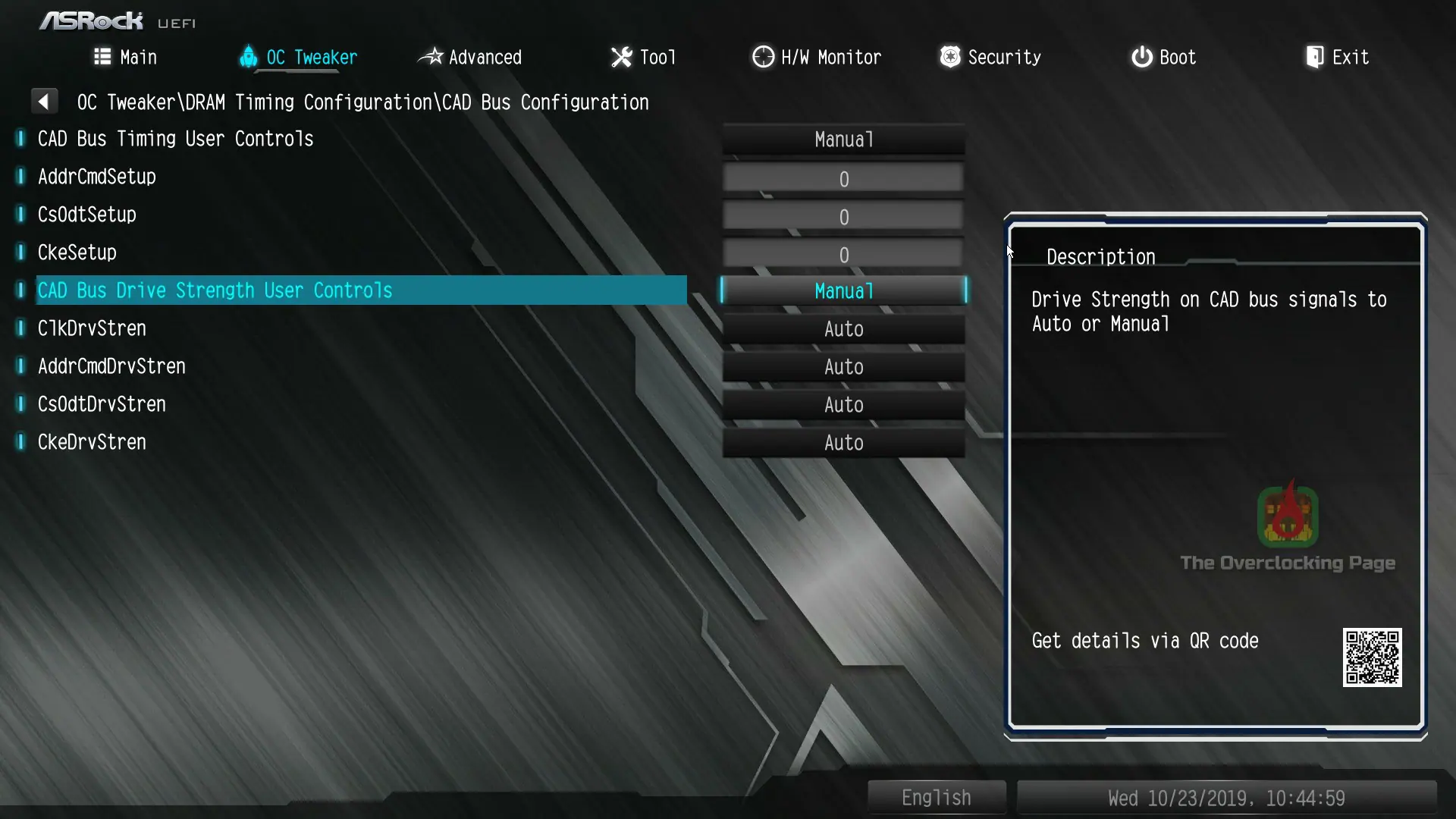Open the English language selector
The height and width of the screenshot is (819, 1456).
[936, 797]
